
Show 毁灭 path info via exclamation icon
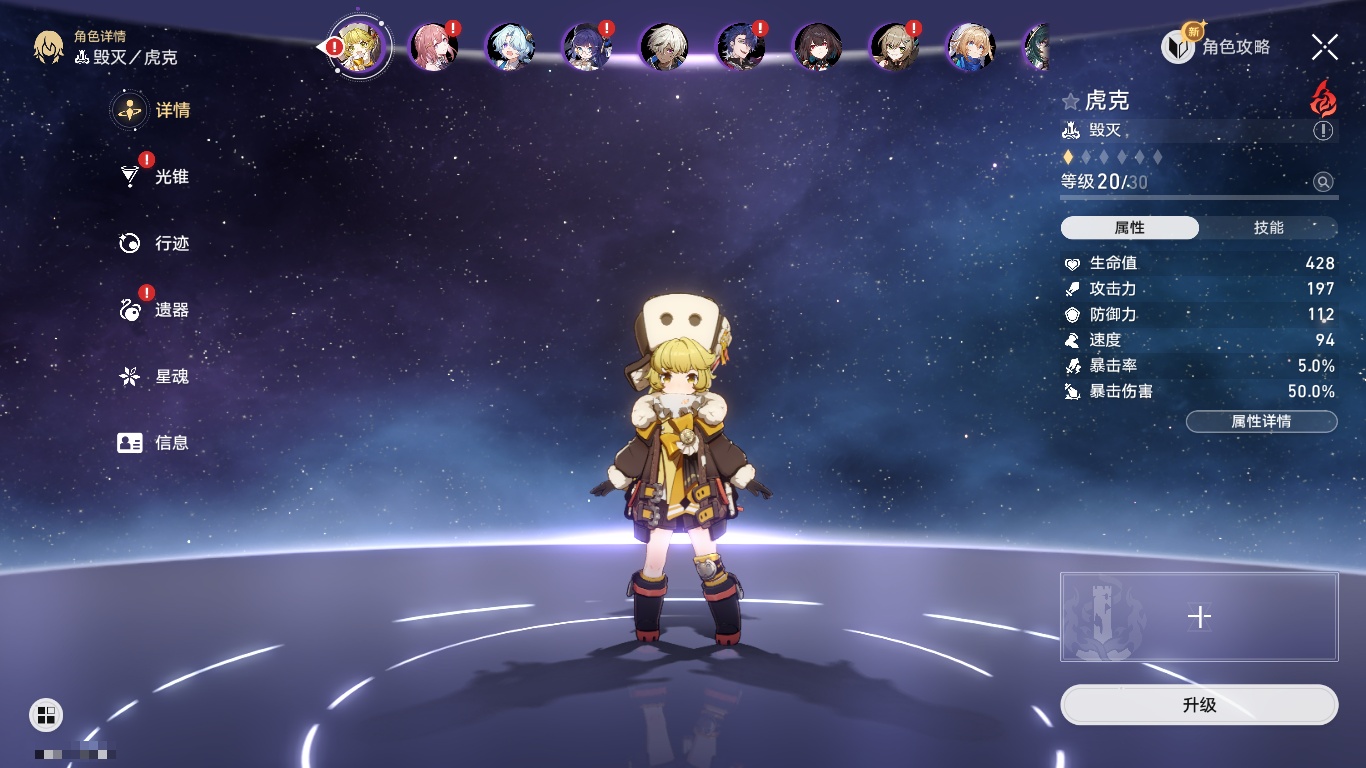[1323, 131]
